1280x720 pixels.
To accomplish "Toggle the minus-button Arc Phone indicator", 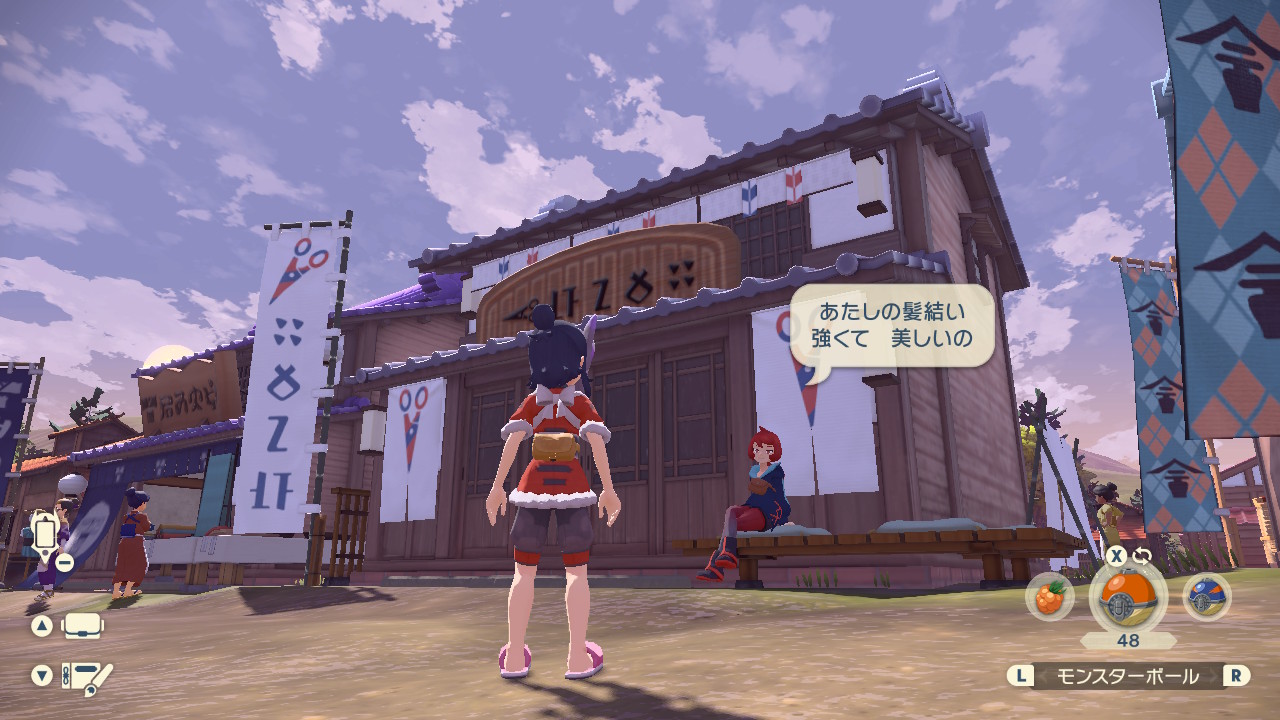I will [x=65, y=561].
